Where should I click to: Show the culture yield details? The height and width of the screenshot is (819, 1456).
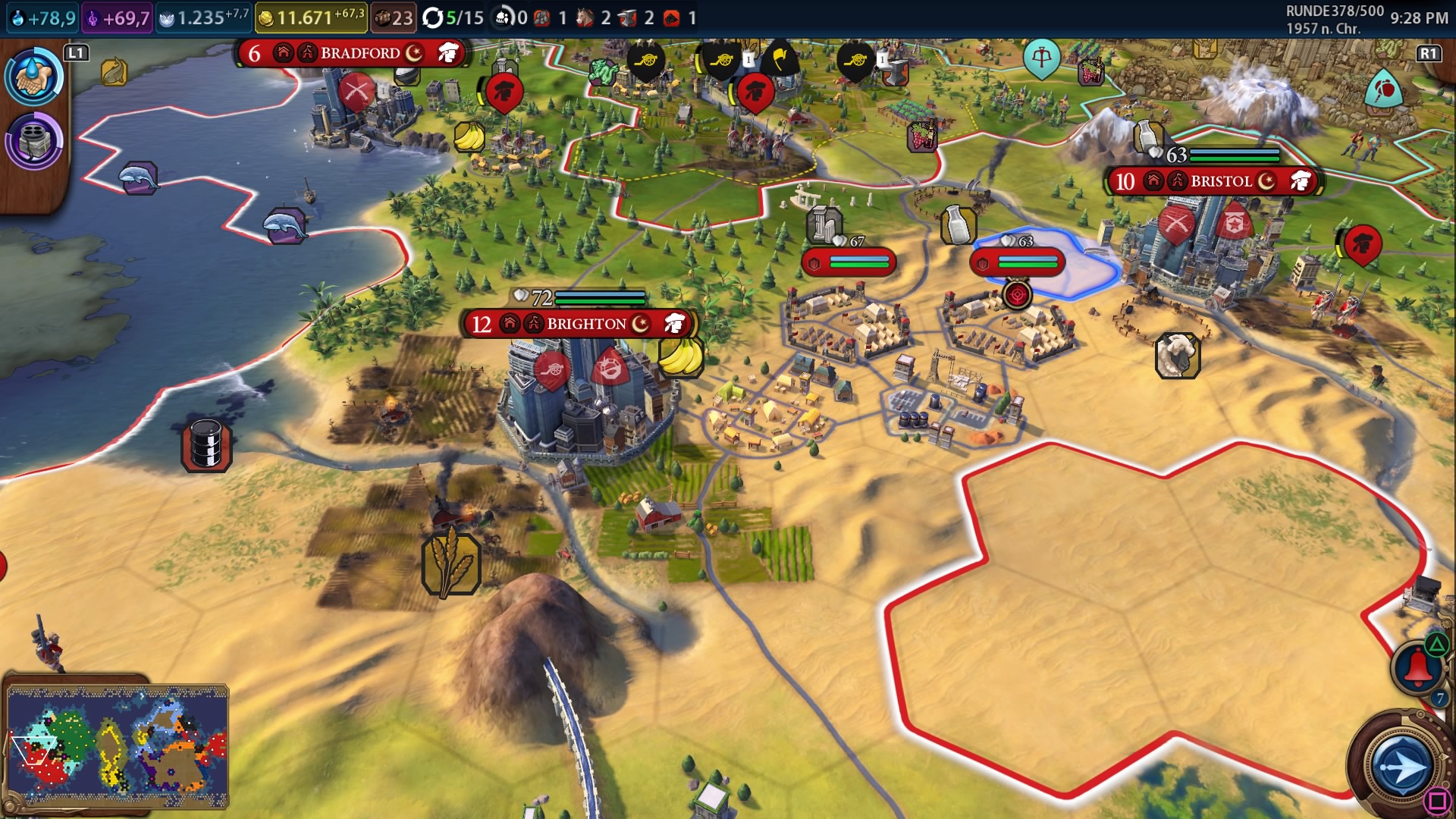click(118, 17)
